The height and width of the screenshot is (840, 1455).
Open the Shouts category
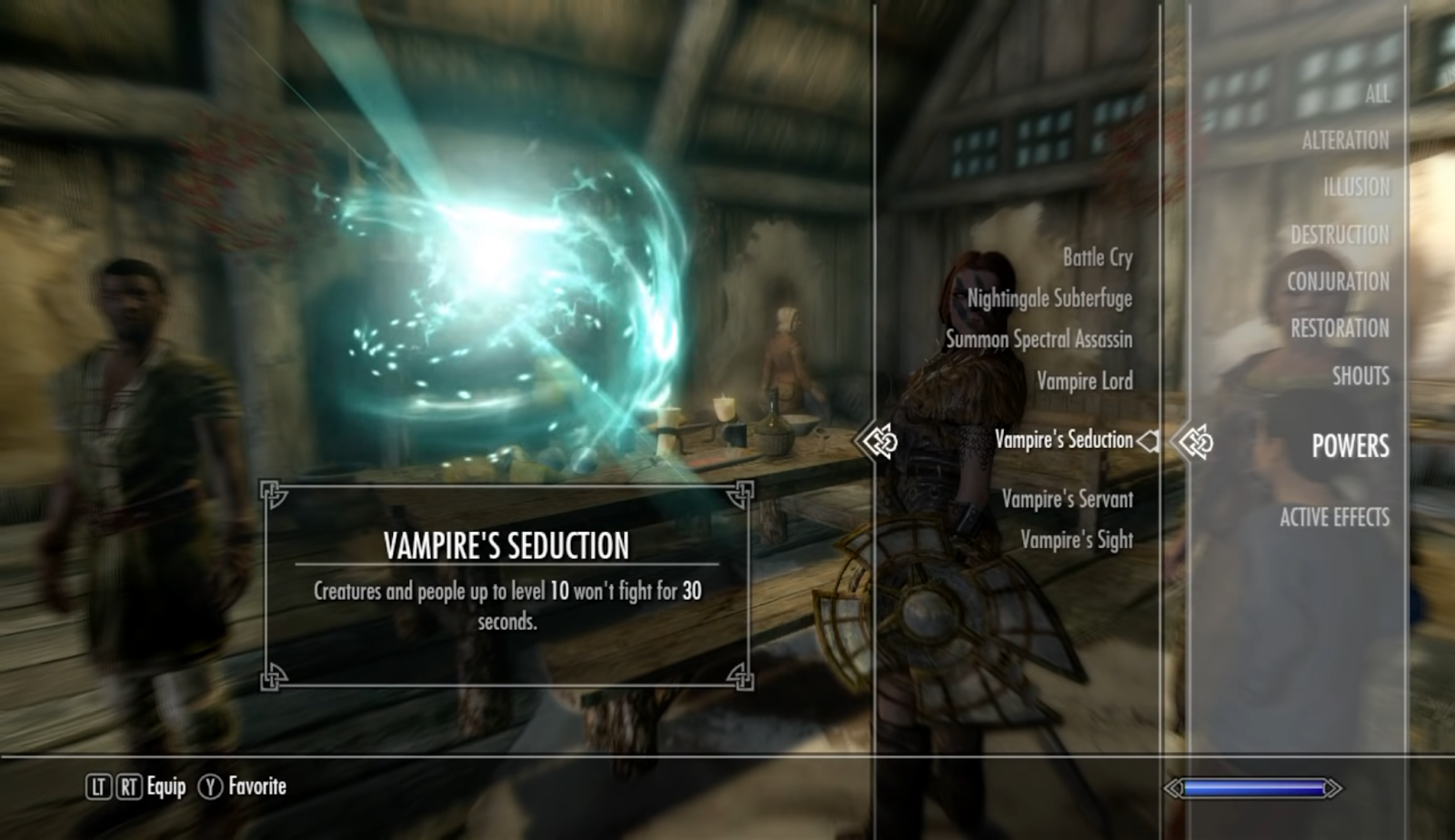pyautogui.click(x=1360, y=375)
